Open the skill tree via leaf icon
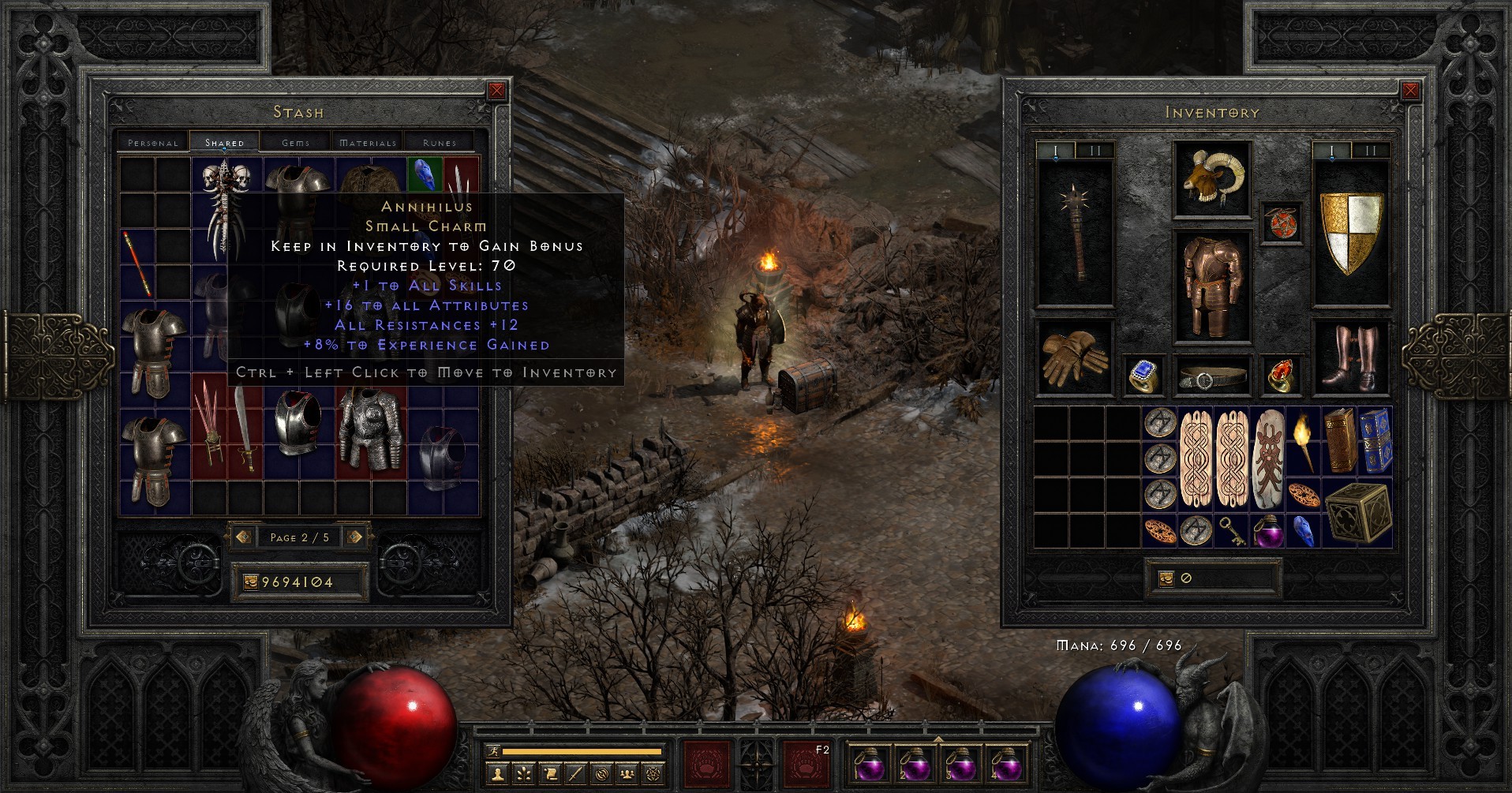Viewport: 1512px width, 793px height. coord(523,774)
